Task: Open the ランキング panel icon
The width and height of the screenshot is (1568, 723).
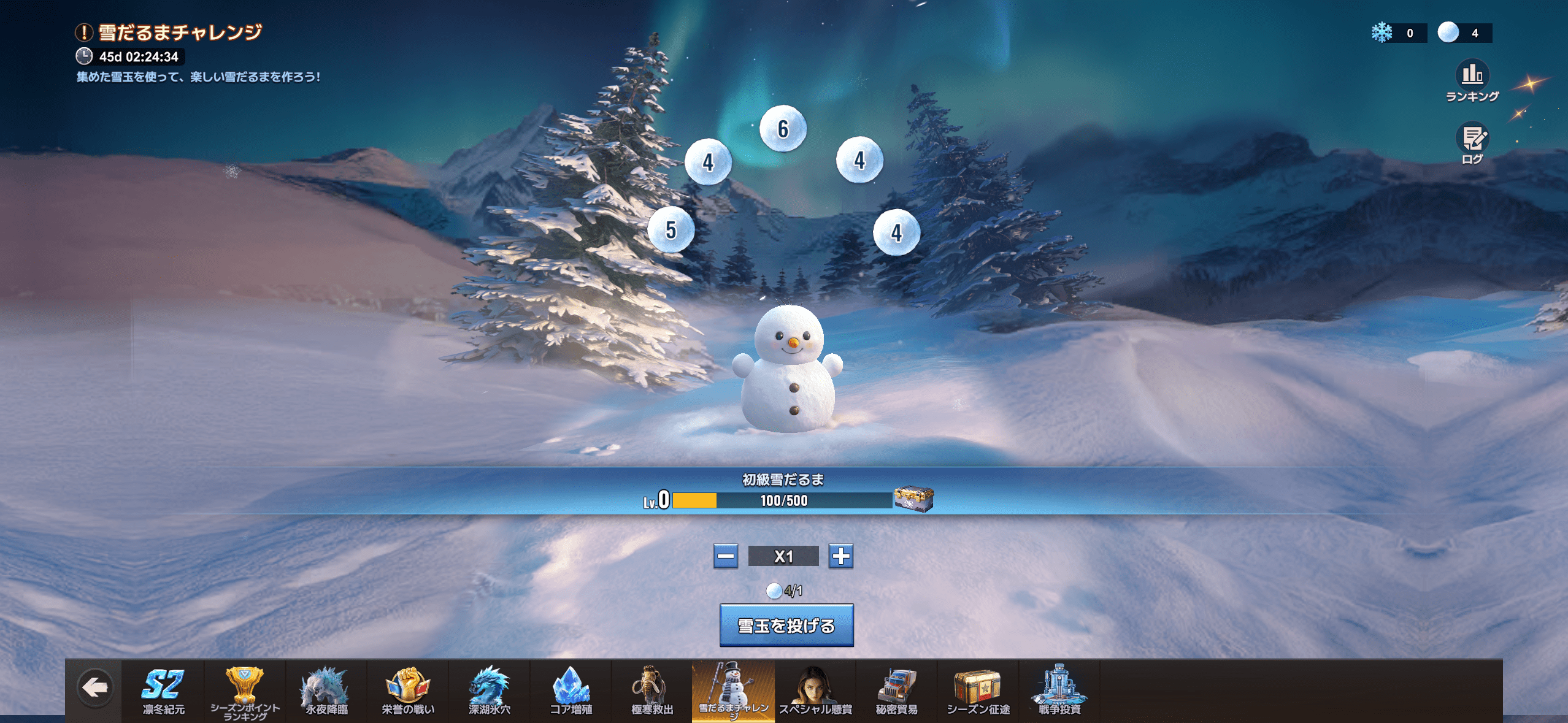Action: click(1472, 75)
